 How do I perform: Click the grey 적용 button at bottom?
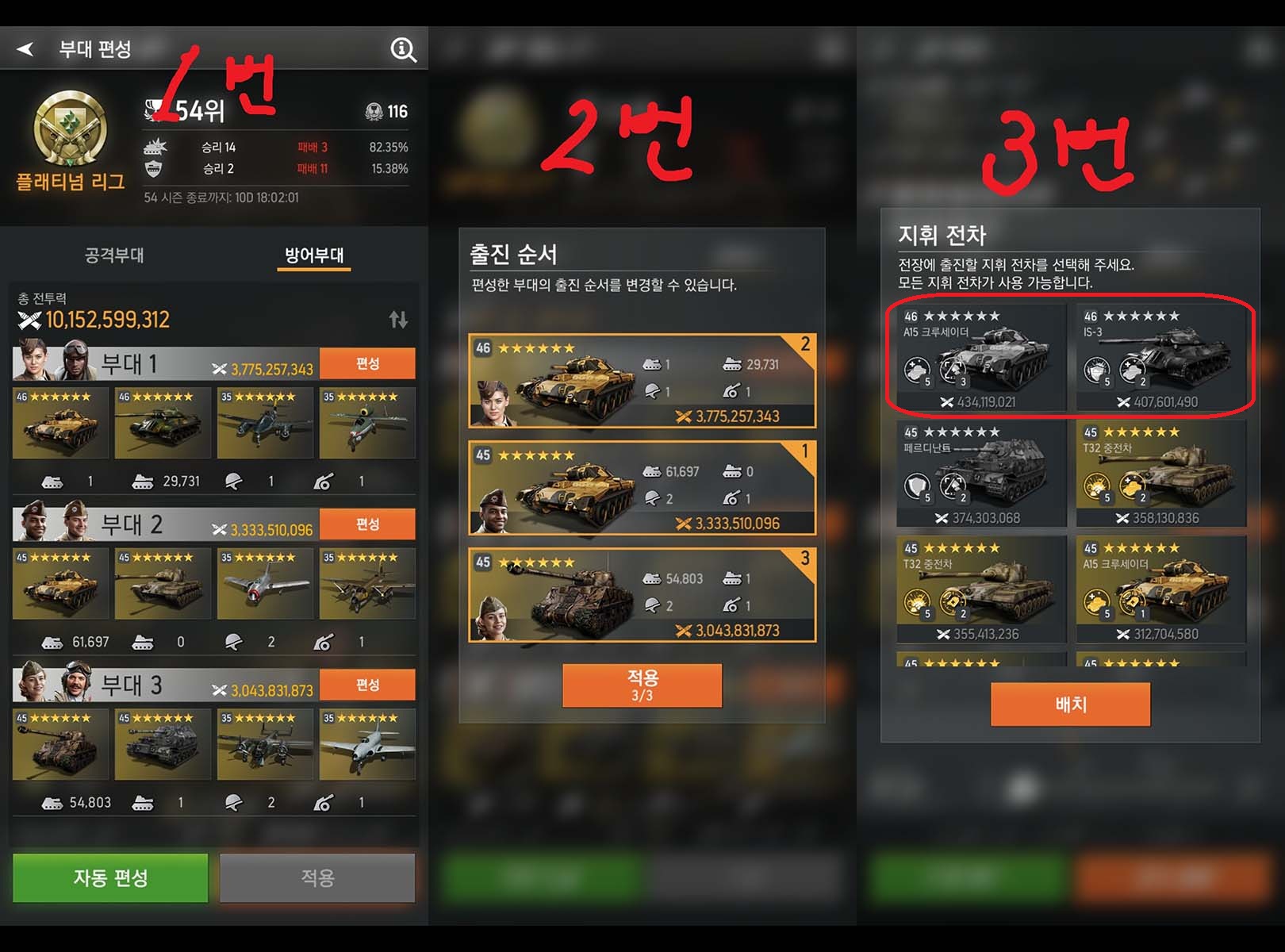pyautogui.click(x=317, y=877)
